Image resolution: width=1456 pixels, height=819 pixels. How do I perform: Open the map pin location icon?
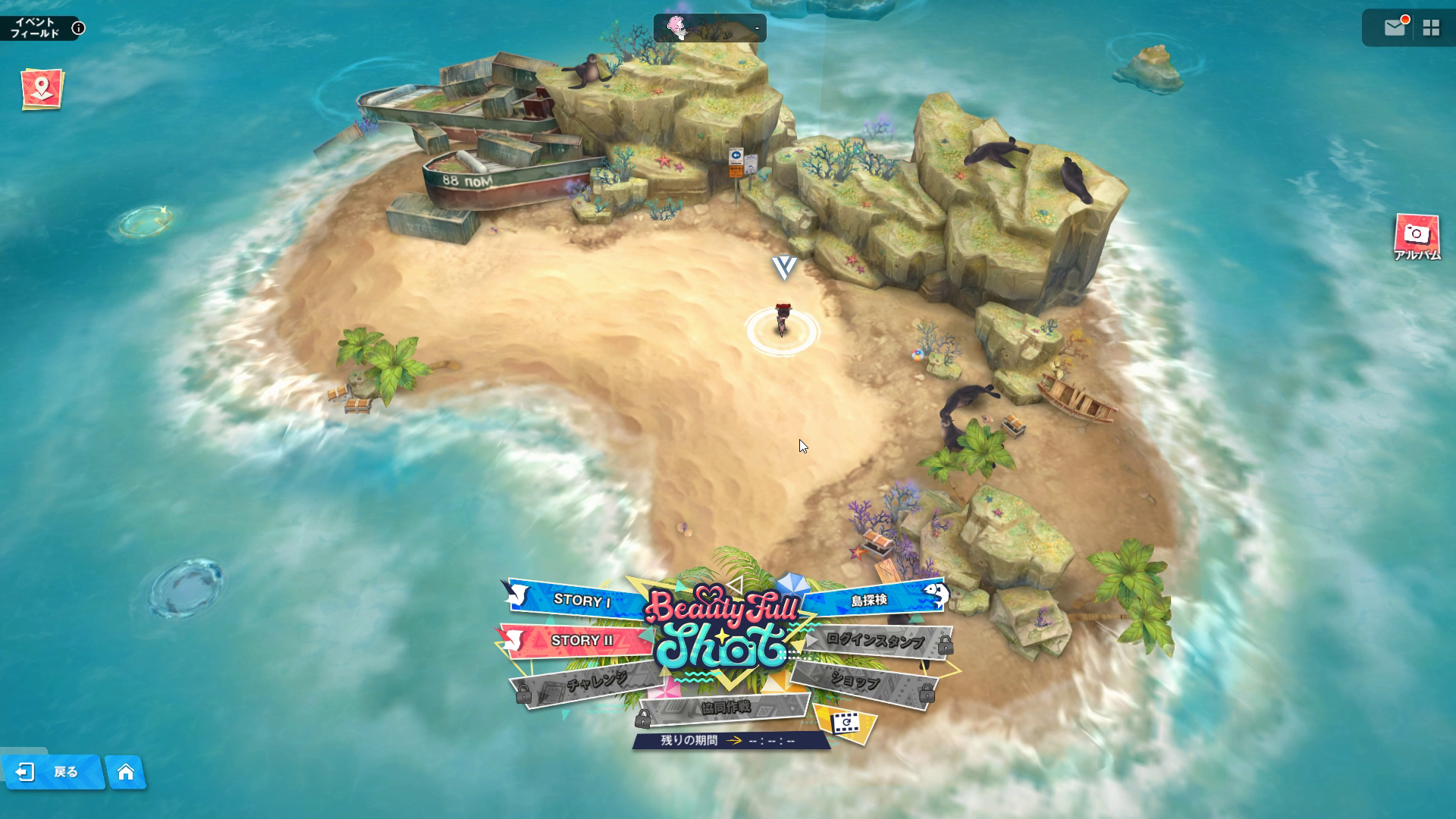point(42,89)
